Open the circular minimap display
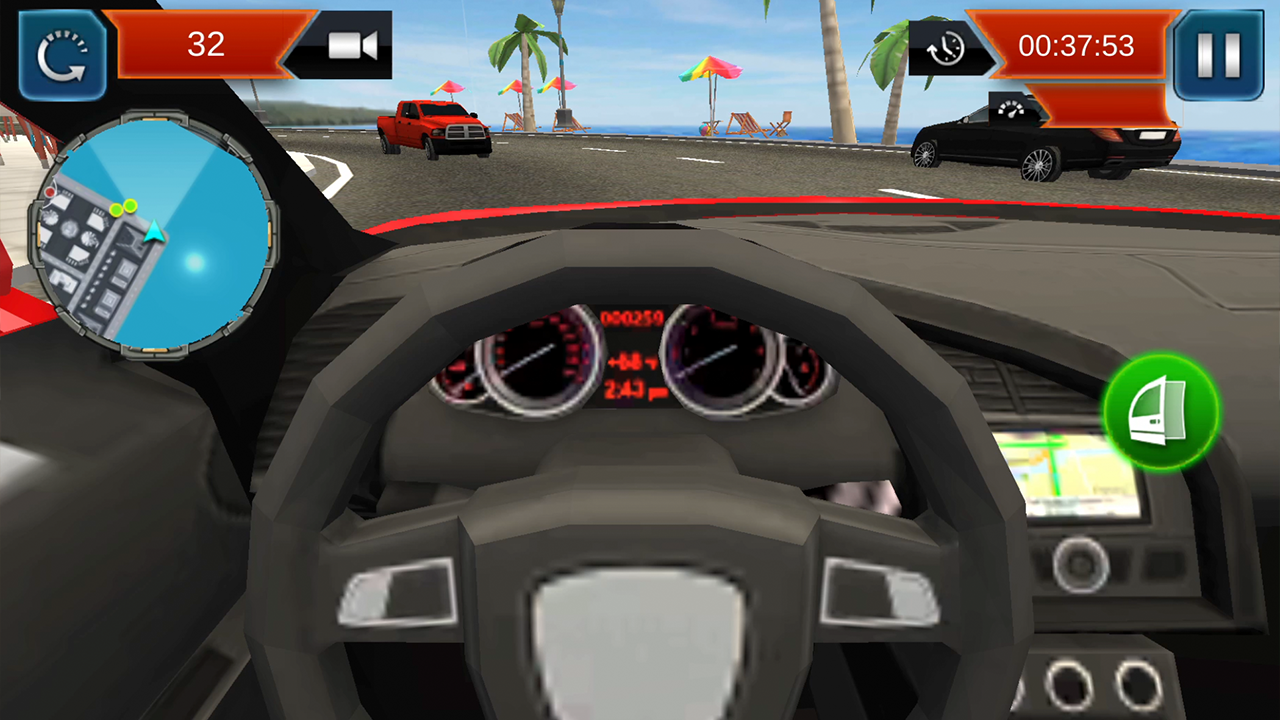This screenshot has height=720, width=1280. coord(163,233)
